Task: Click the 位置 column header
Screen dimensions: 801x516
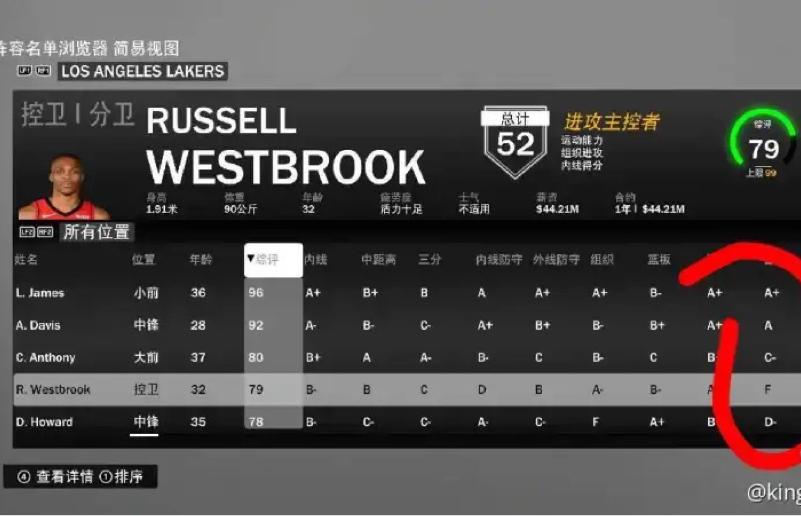Action: click(x=145, y=260)
